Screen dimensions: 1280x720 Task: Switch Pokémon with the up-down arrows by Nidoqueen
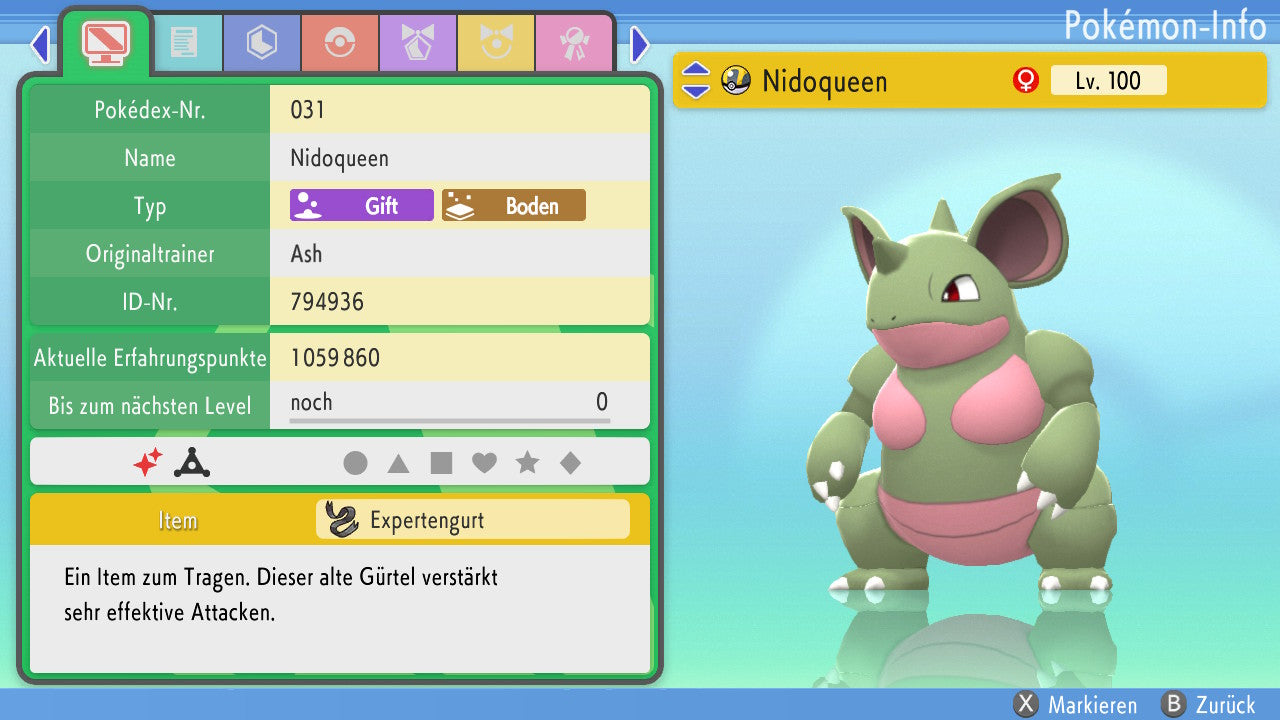[696, 81]
